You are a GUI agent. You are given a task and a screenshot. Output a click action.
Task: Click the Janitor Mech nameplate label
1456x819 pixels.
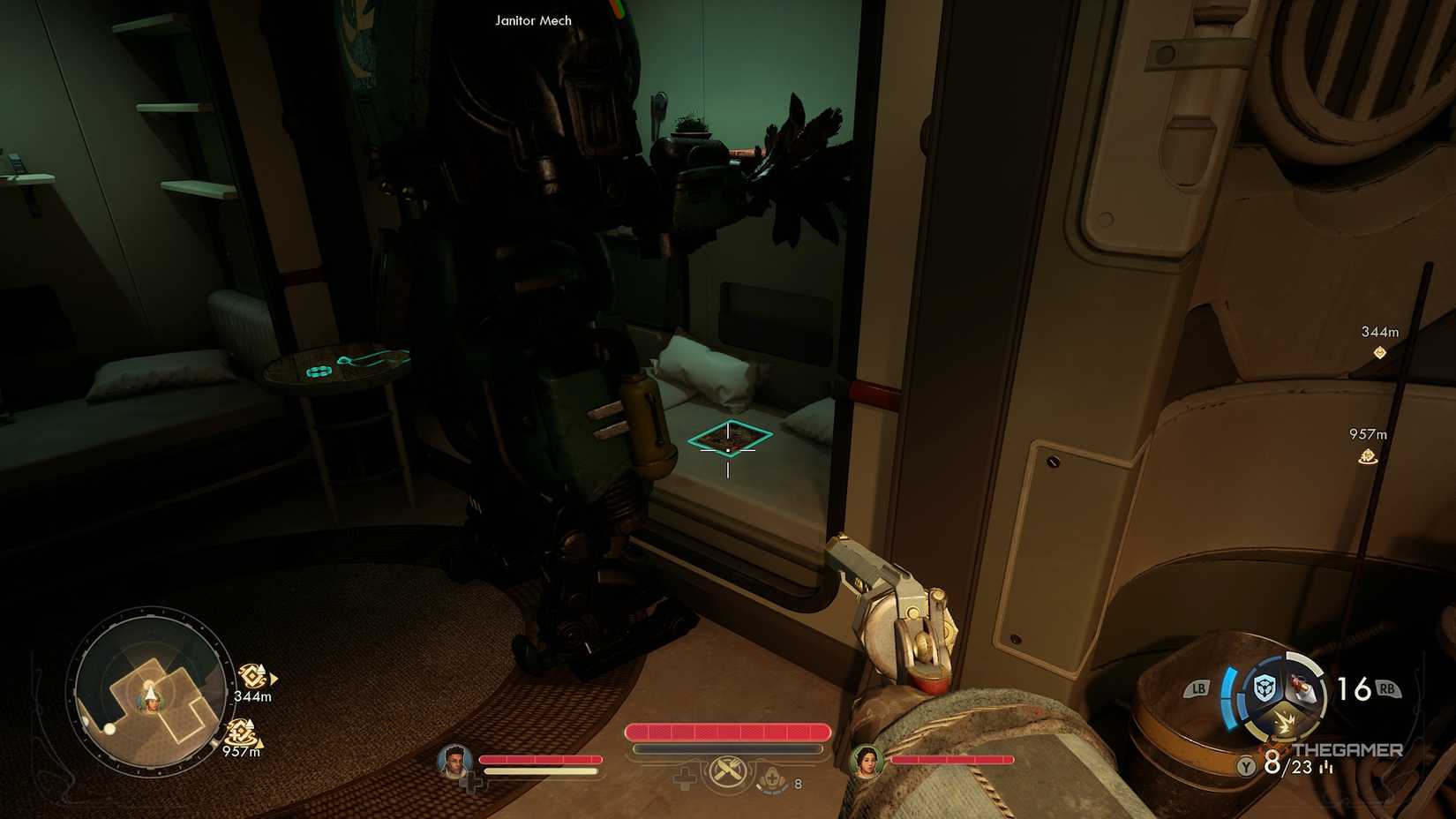(532, 20)
